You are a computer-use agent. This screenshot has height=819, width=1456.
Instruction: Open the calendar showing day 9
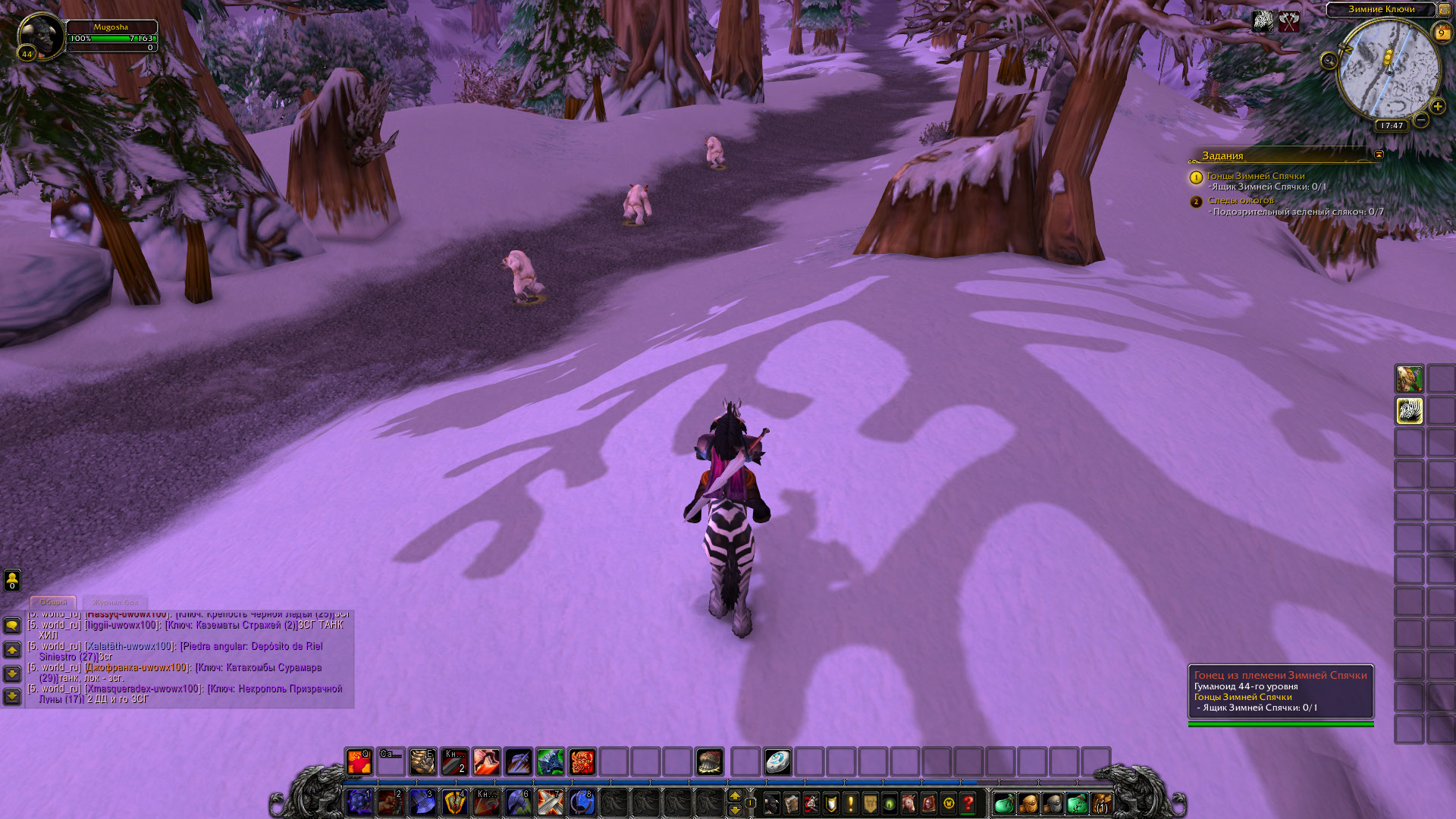click(1441, 33)
